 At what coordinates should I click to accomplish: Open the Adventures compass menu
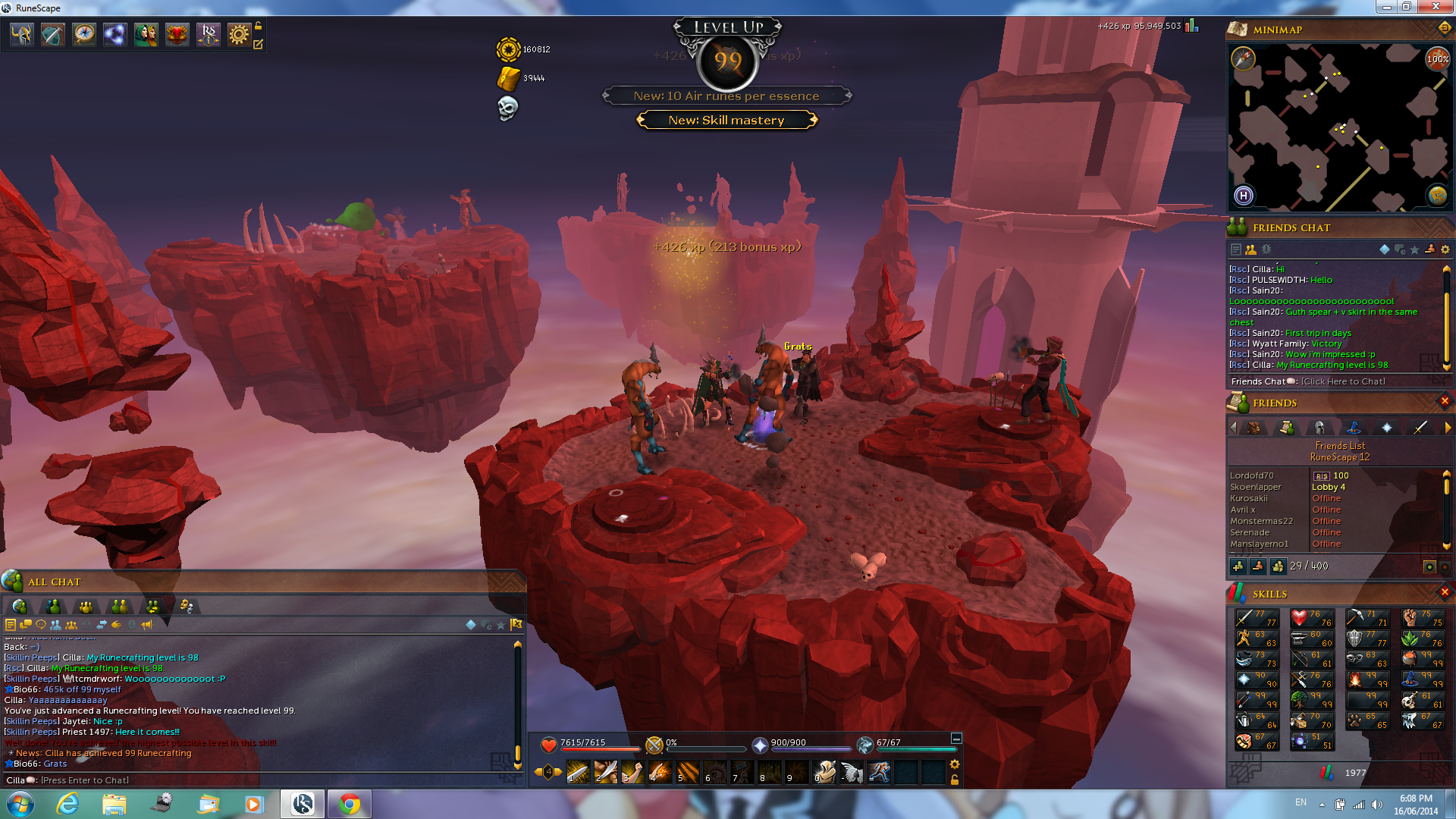[x=83, y=35]
